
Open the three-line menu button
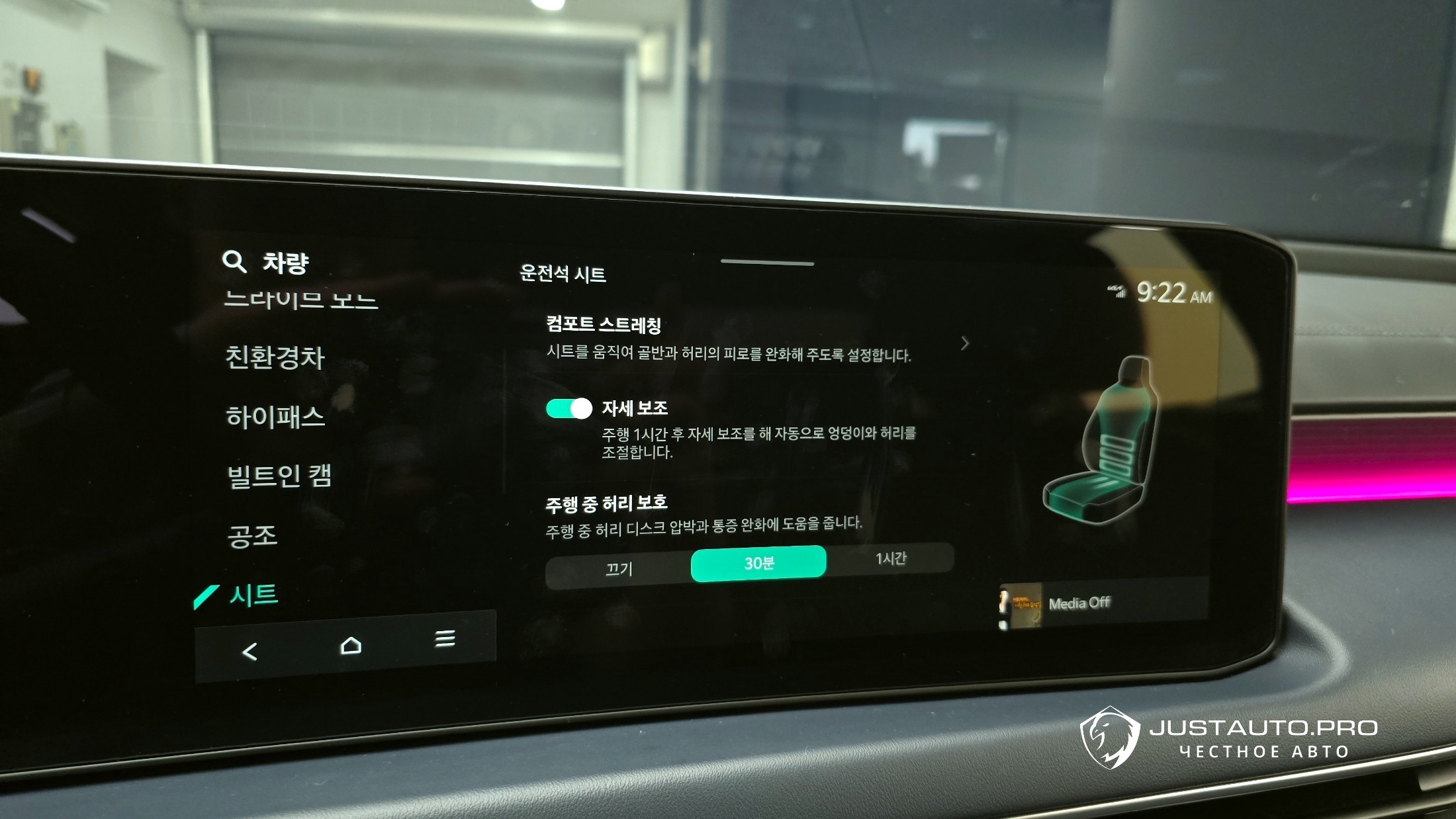tap(445, 638)
